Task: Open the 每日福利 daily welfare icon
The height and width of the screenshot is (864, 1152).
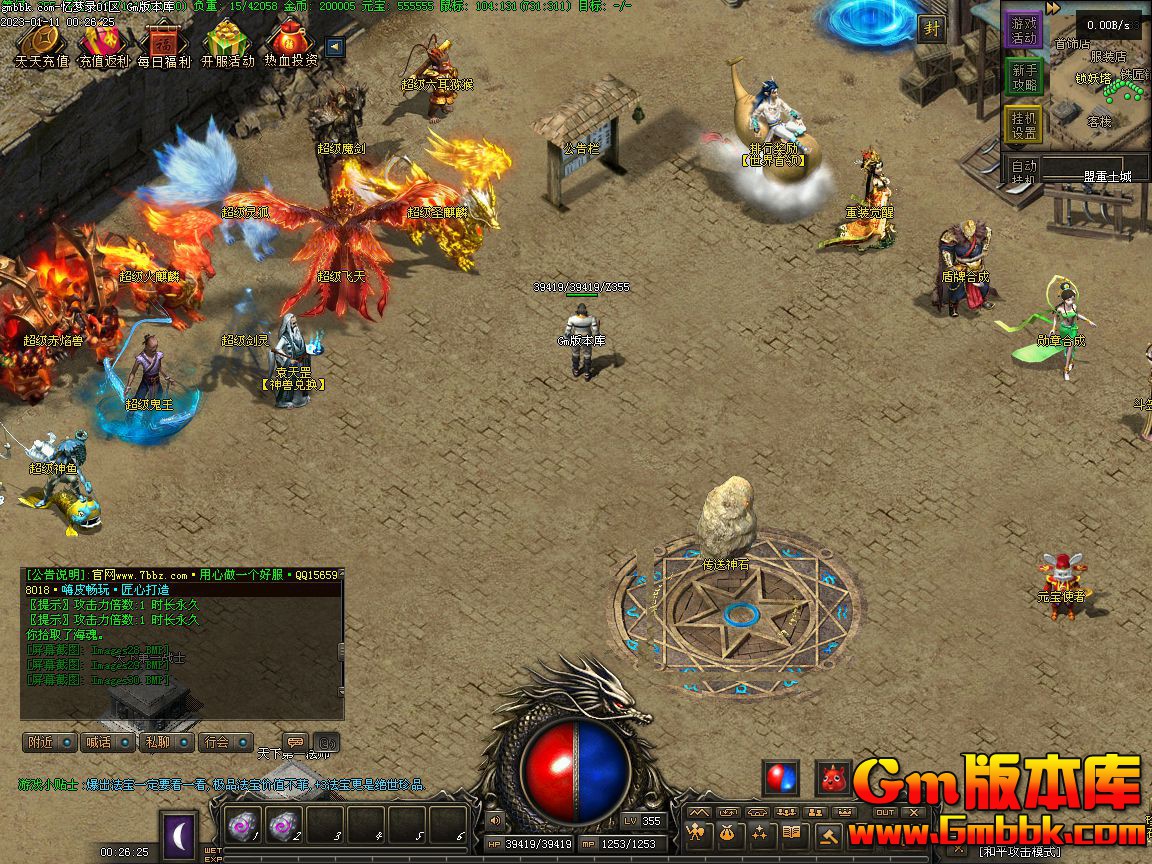Action: point(165,44)
